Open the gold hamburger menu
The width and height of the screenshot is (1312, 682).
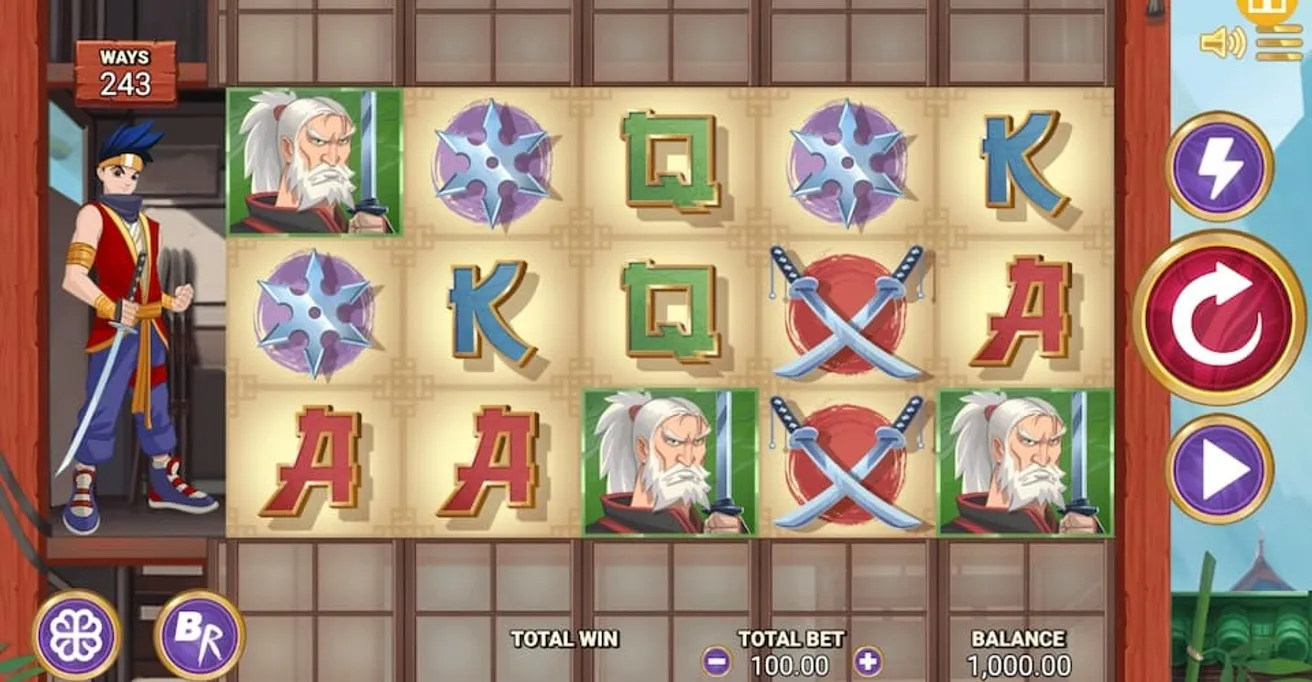(1279, 44)
